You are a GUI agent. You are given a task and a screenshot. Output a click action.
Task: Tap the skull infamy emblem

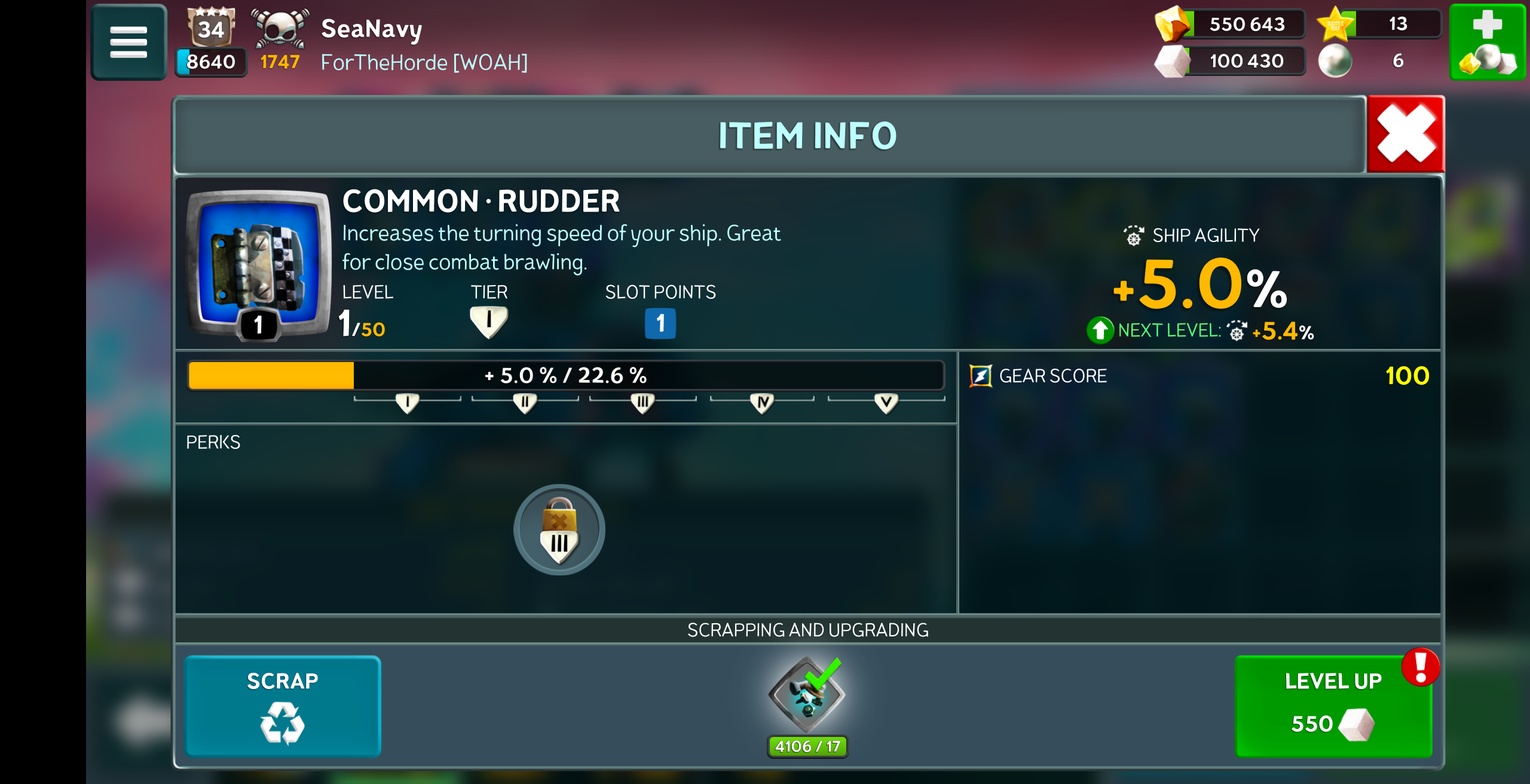click(280, 28)
